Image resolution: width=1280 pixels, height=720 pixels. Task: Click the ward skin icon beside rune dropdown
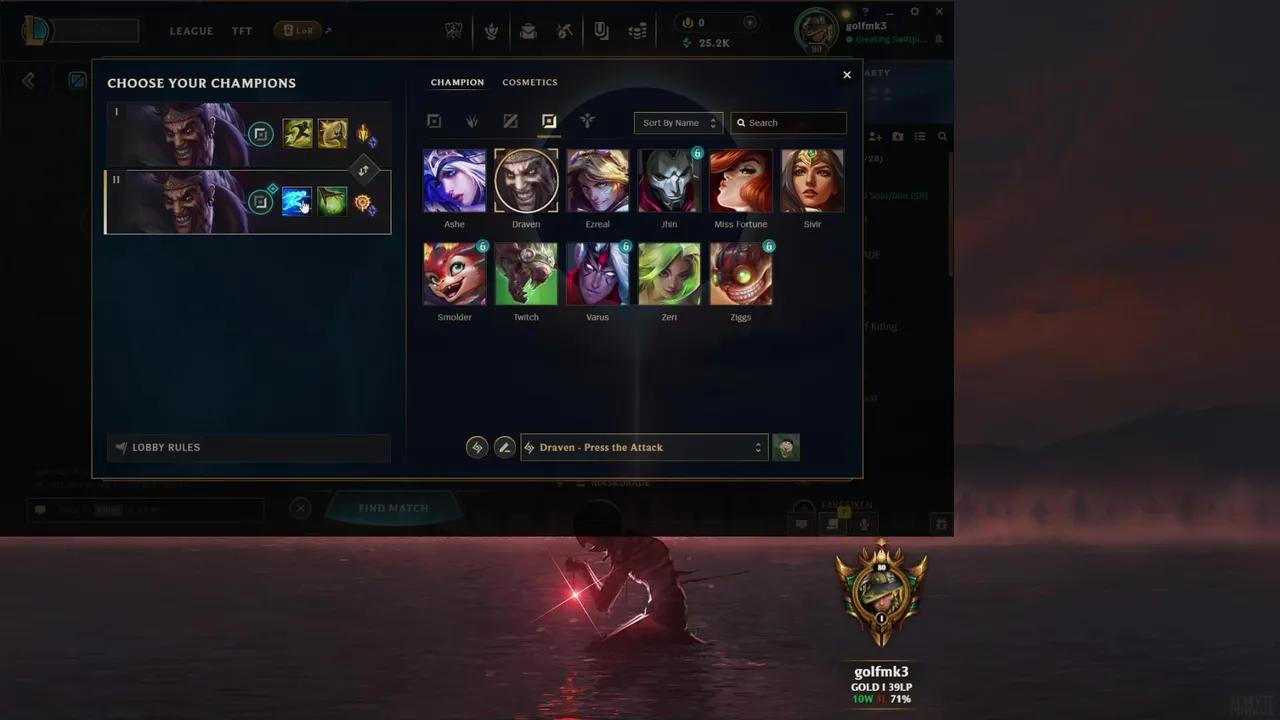pos(786,447)
